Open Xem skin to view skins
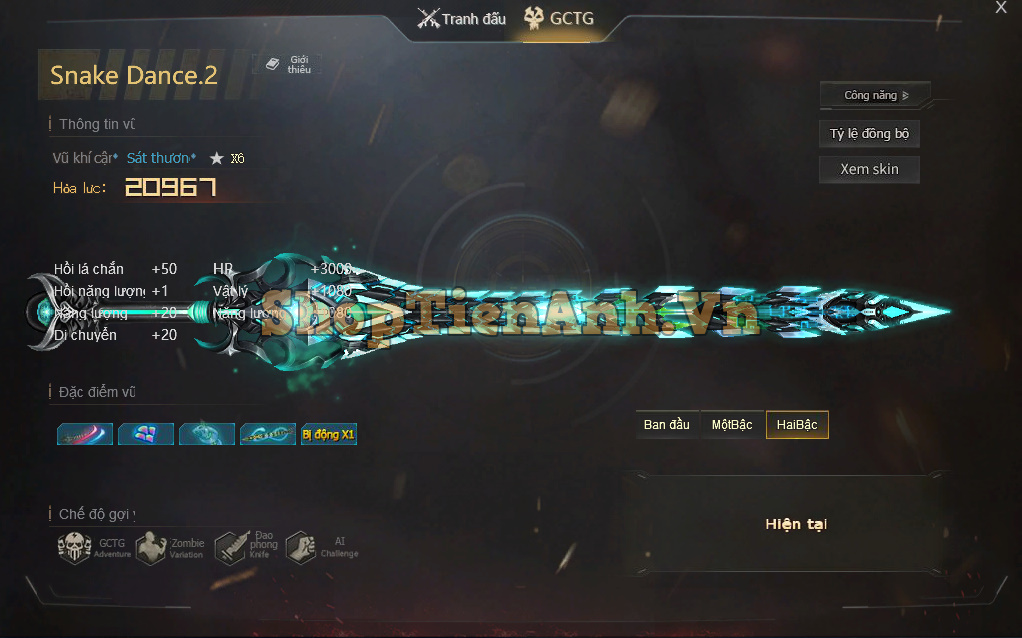The width and height of the screenshot is (1022, 638). click(869, 169)
